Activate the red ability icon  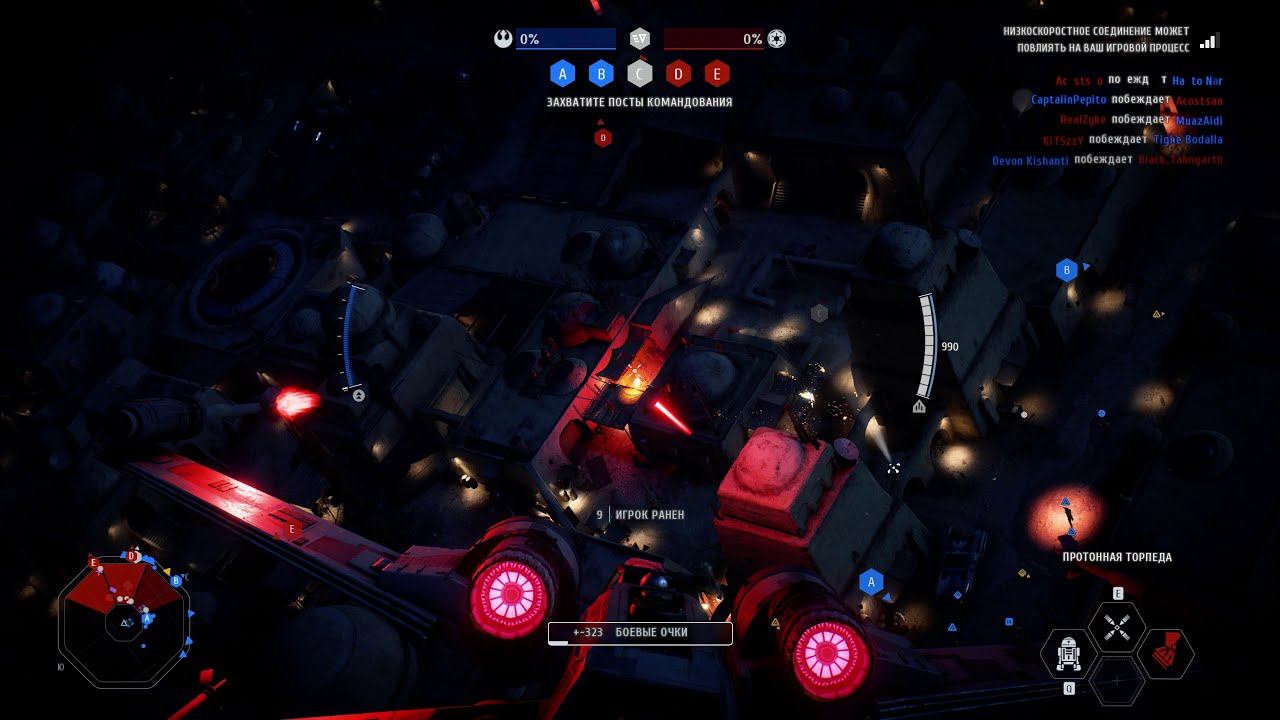1165,653
